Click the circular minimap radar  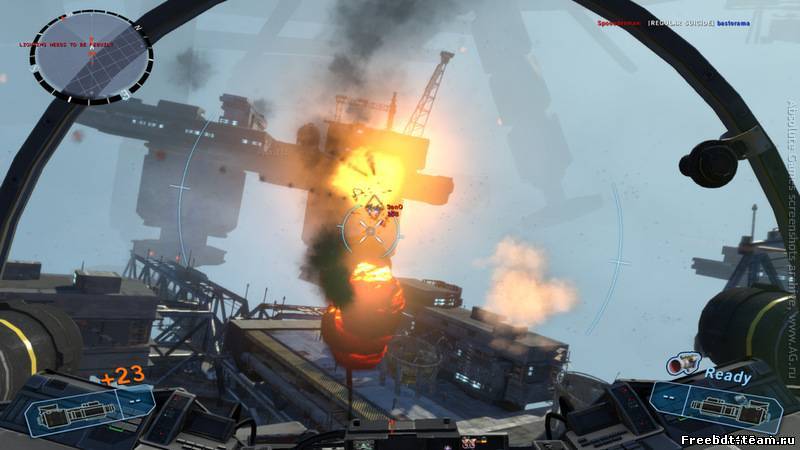(91, 55)
